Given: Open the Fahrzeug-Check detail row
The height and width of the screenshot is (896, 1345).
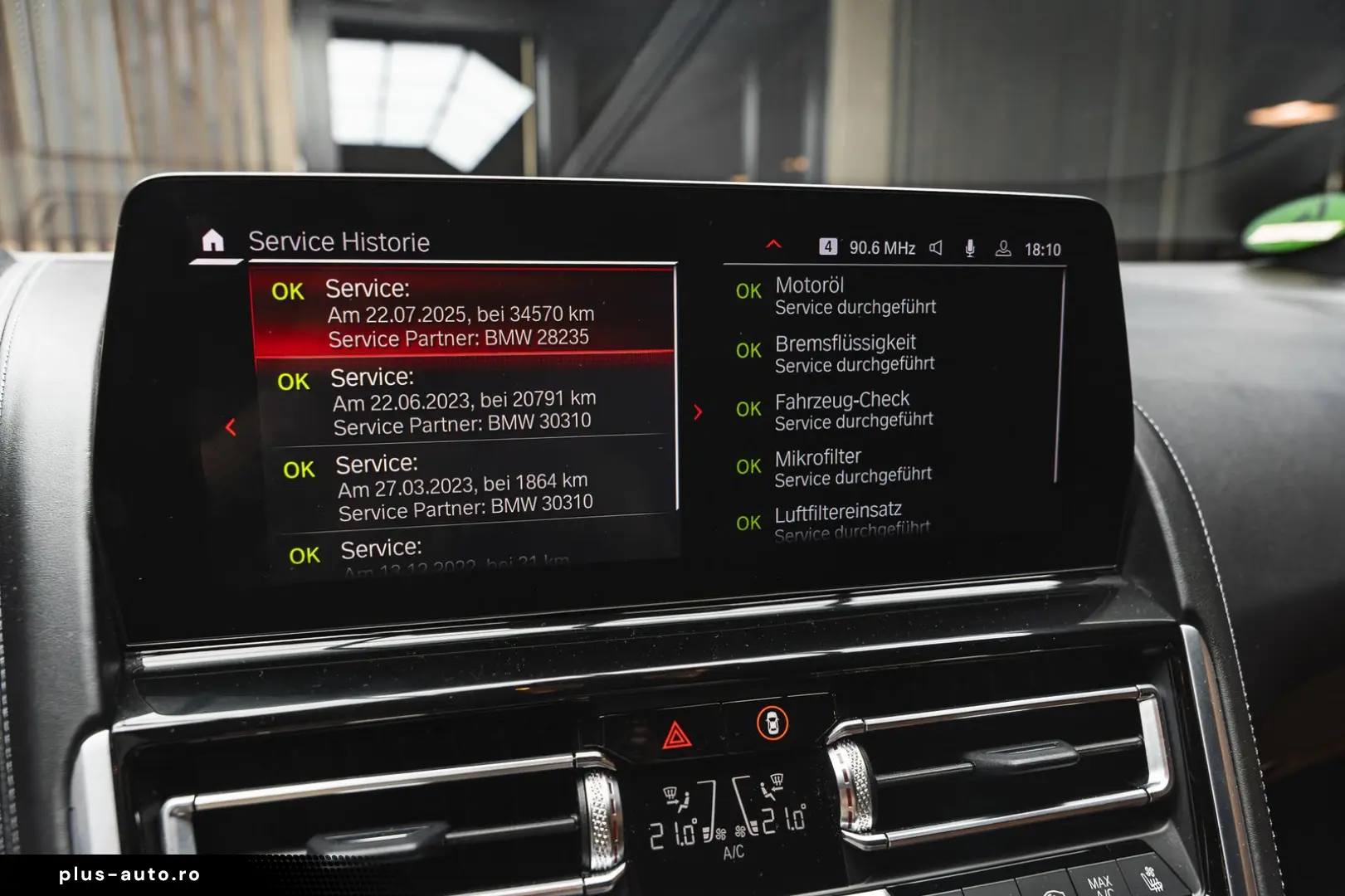Looking at the screenshot, I should (855, 411).
